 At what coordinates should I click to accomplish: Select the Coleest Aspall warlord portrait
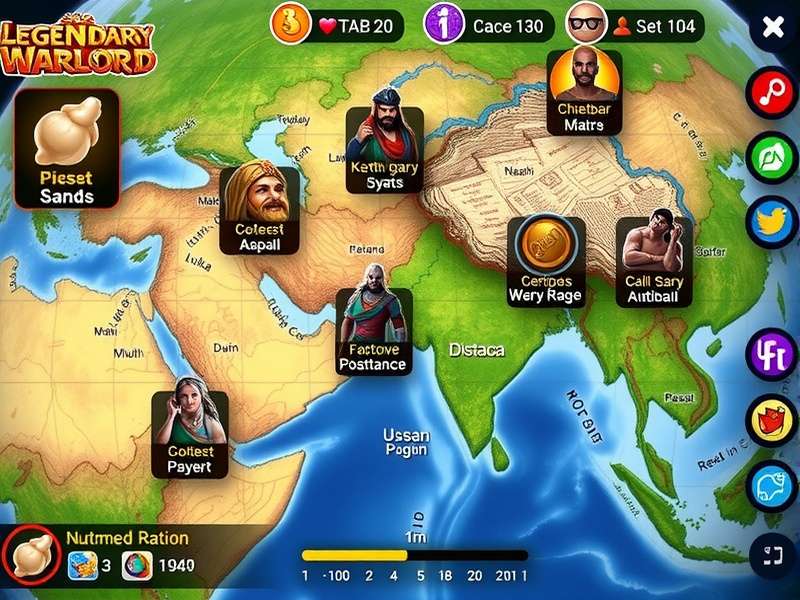[x=259, y=209]
